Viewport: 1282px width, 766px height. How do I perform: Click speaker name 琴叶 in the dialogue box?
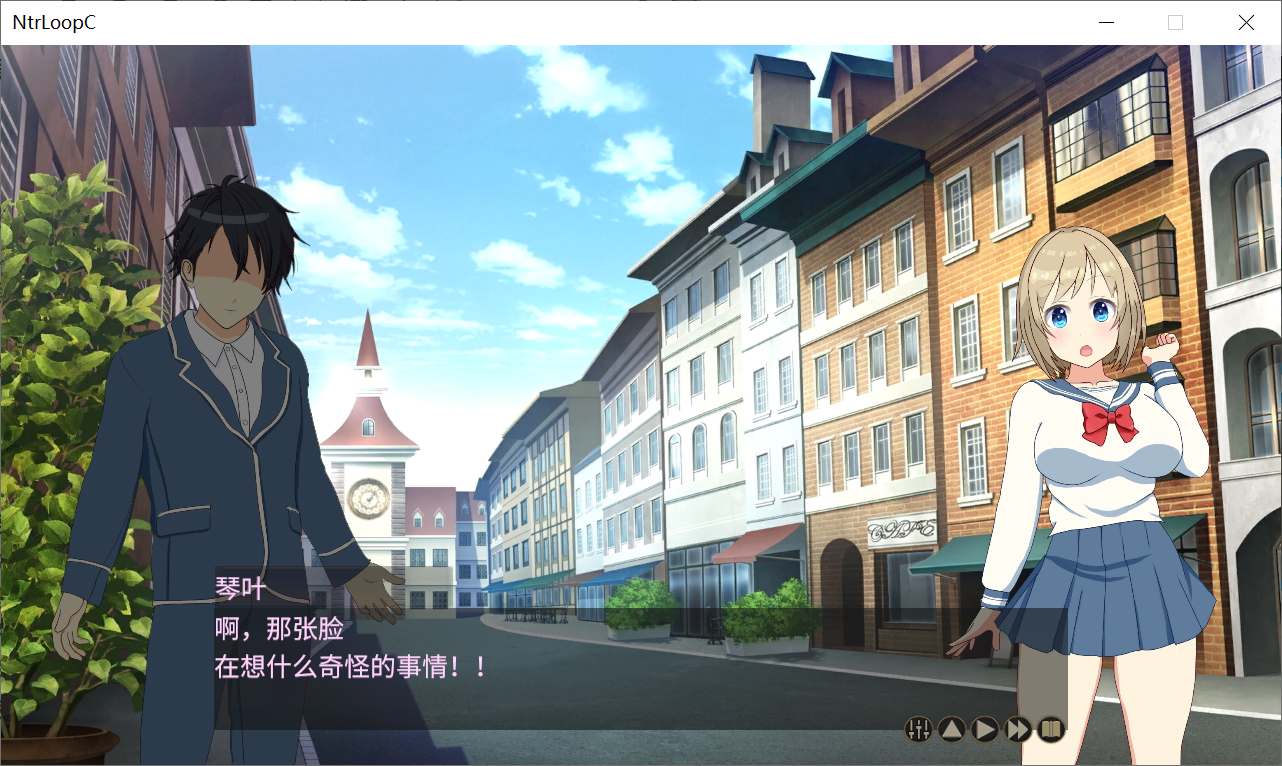pyautogui.click(x=237, y=590)
